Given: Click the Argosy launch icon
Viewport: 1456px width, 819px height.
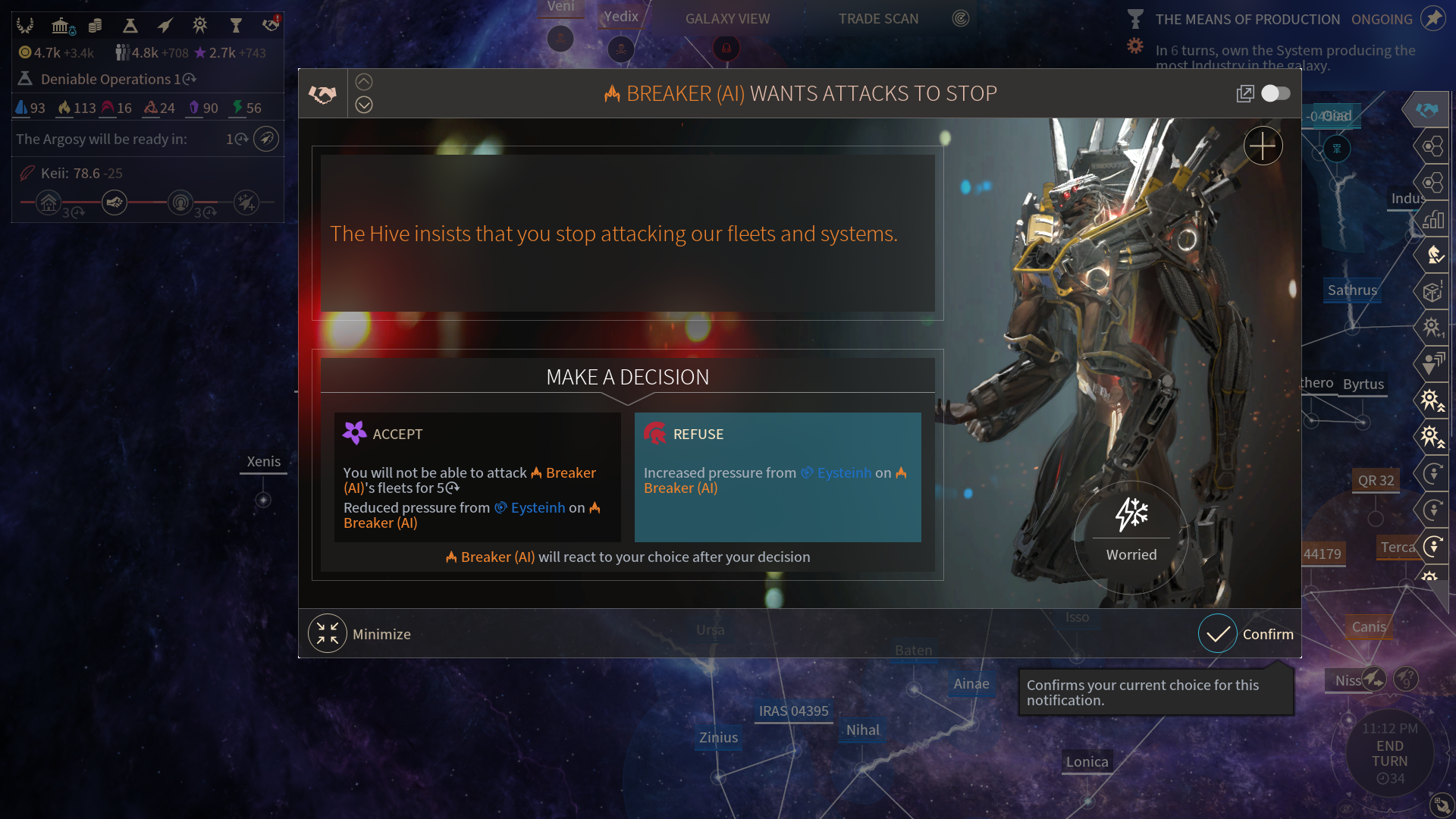Looking at the screenshot, I should (266, 139).
